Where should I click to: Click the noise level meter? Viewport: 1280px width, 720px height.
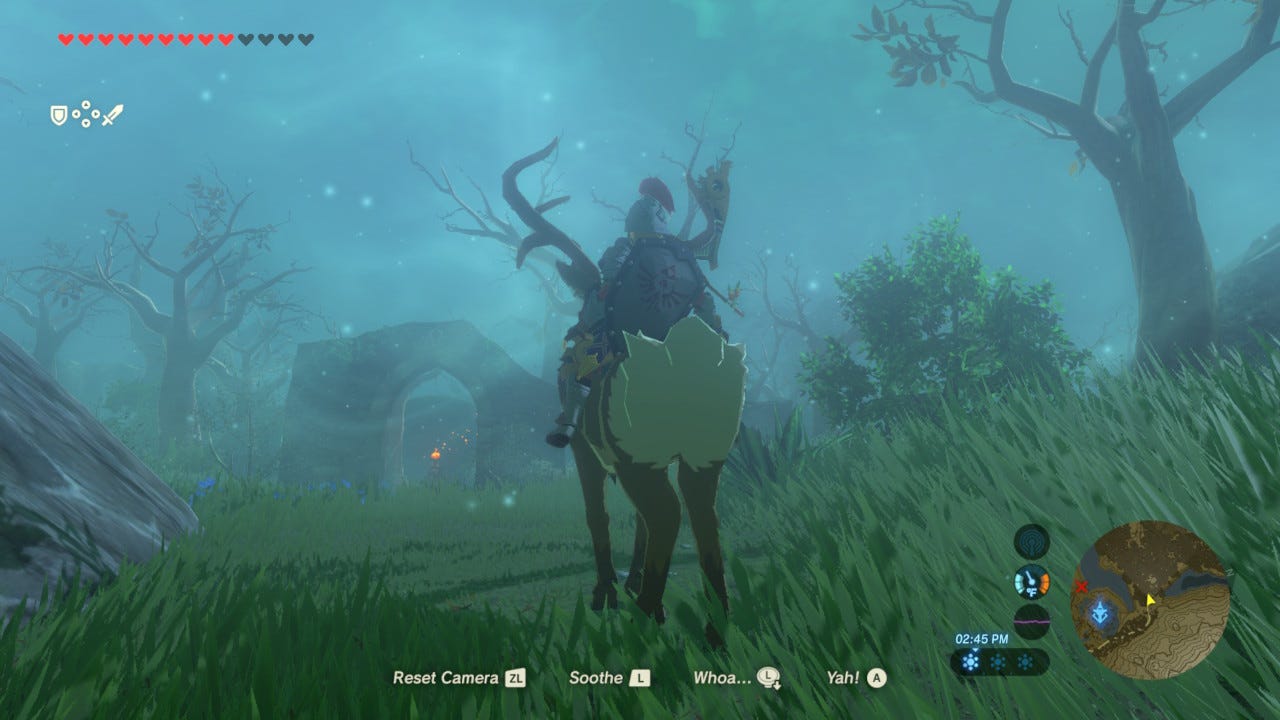coord(1031,621)
